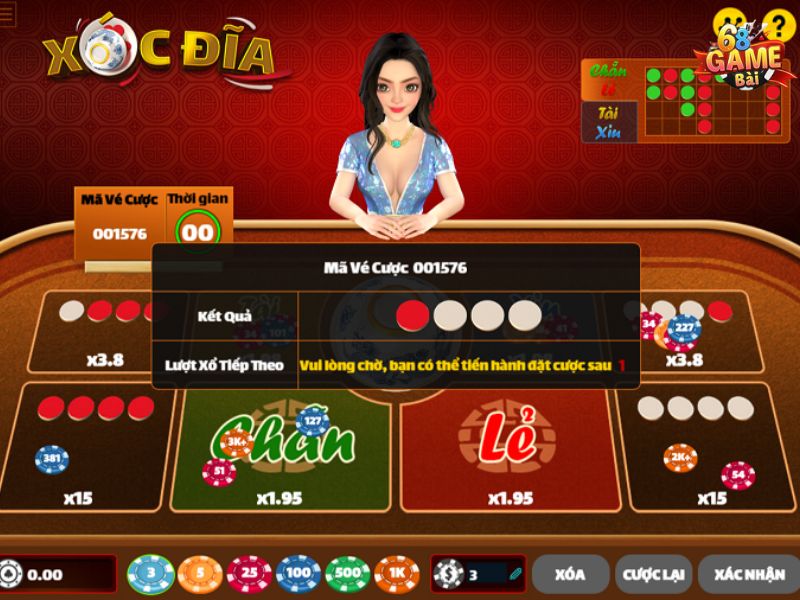The image size is (800, 600).
Task: Select the 3 value betting chip
Action: click(x=151, y=574)
